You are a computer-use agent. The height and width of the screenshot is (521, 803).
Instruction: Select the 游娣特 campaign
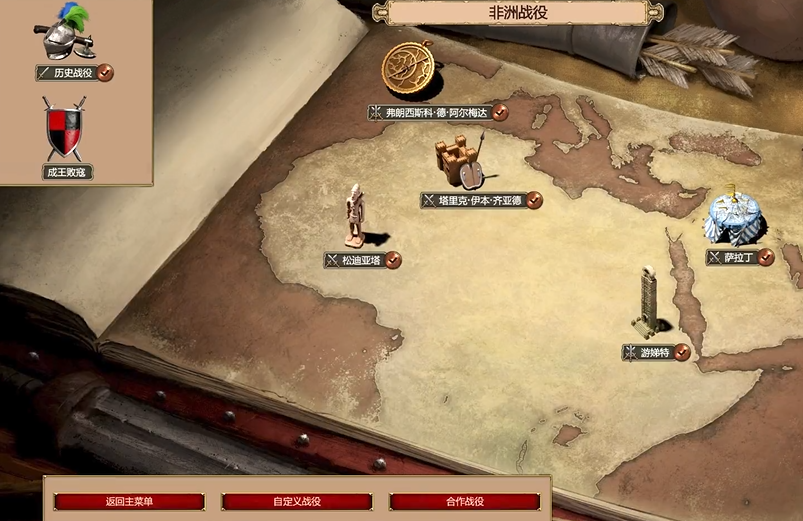(x=656, y=352)
